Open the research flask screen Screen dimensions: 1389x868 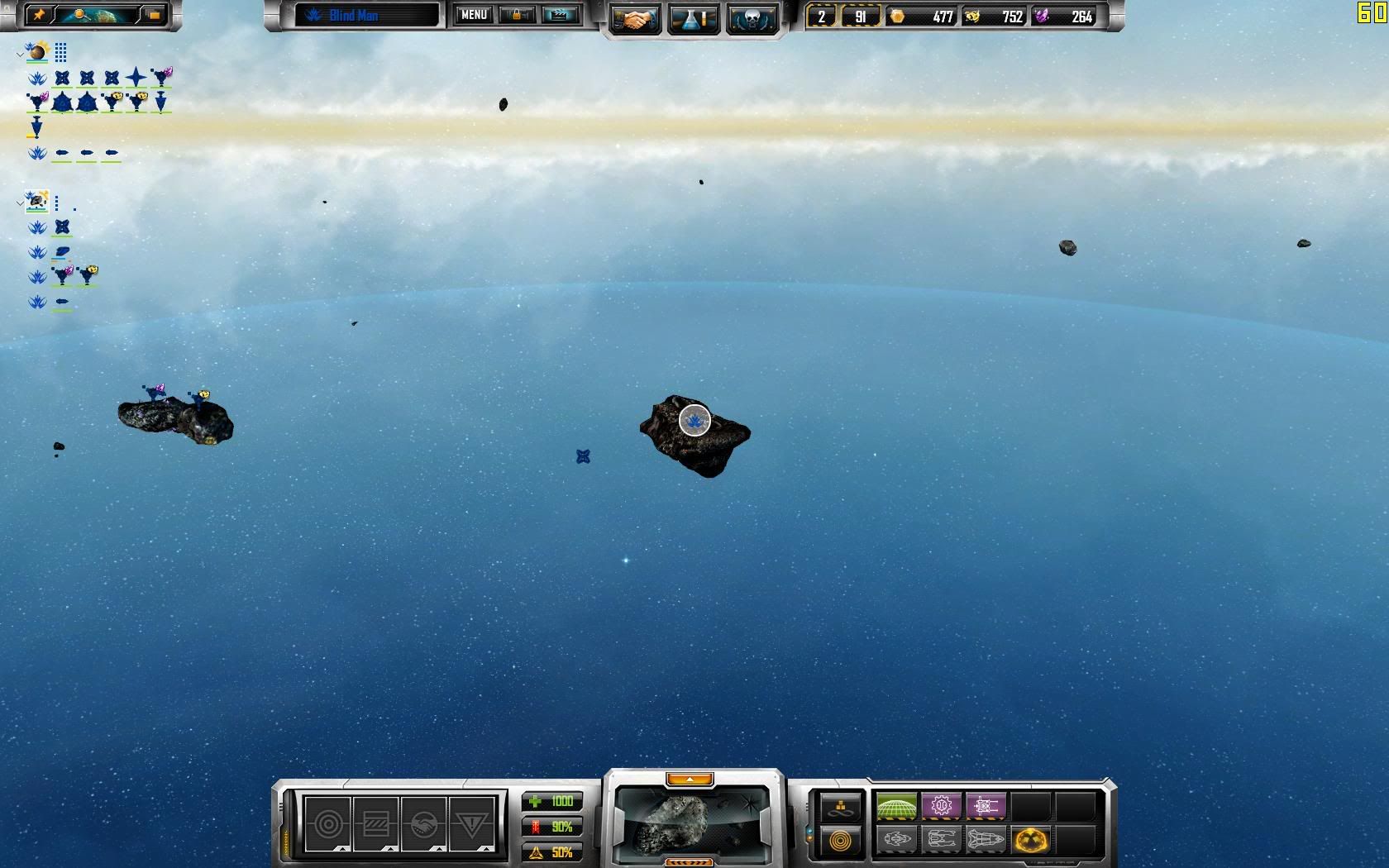click(693, 18)
